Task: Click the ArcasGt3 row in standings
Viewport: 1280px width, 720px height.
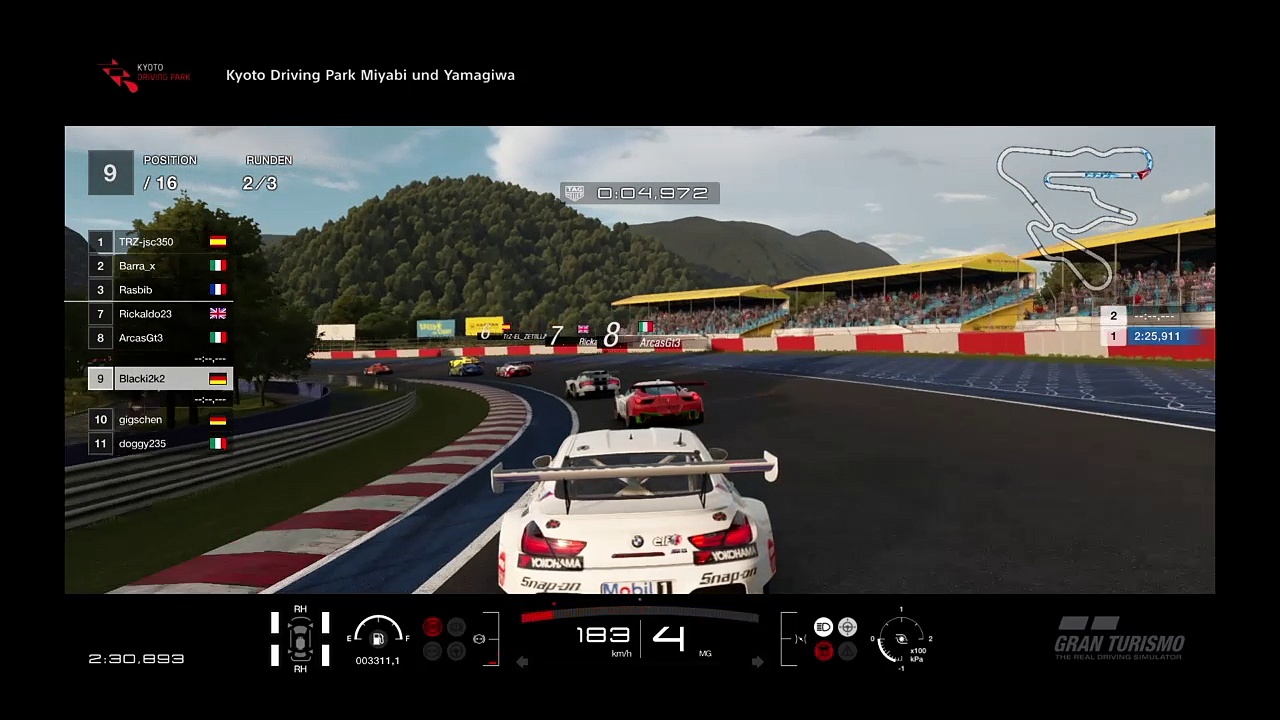Action: (160, 338)
